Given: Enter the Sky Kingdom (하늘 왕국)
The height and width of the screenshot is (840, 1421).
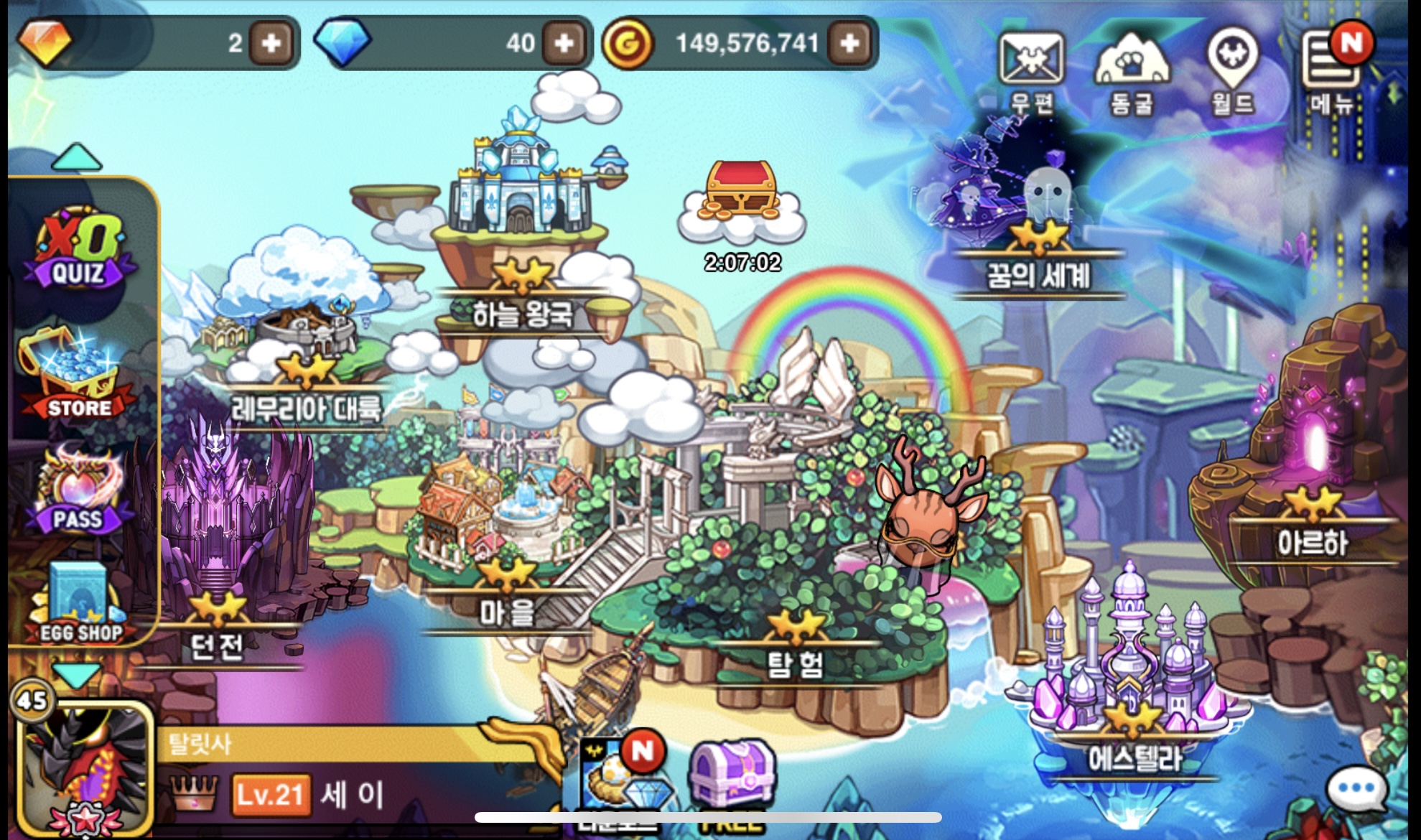Looking at the screenshot, I should click(x=522, y=314).
